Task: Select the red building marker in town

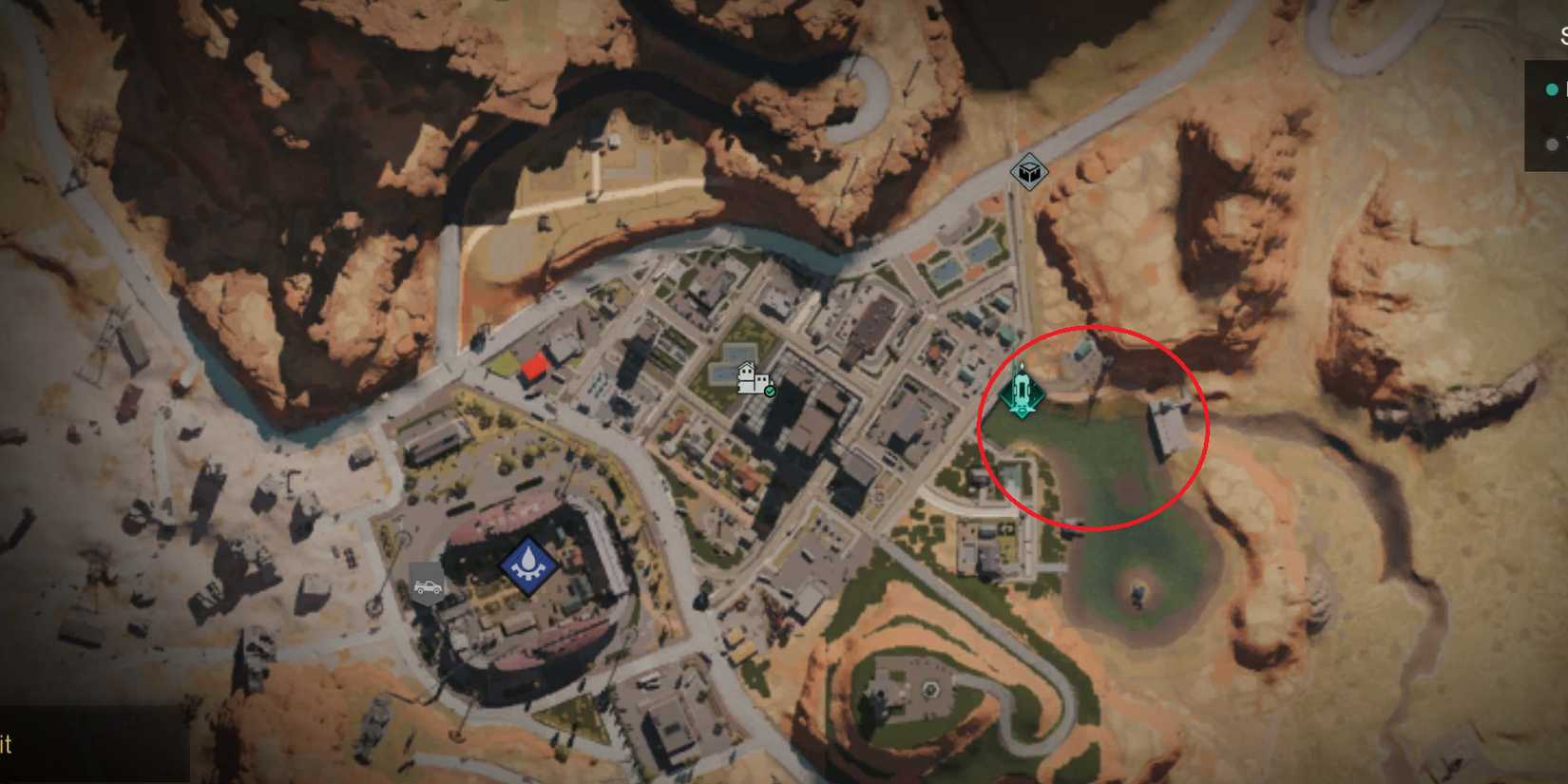Action: click(536, 366)
